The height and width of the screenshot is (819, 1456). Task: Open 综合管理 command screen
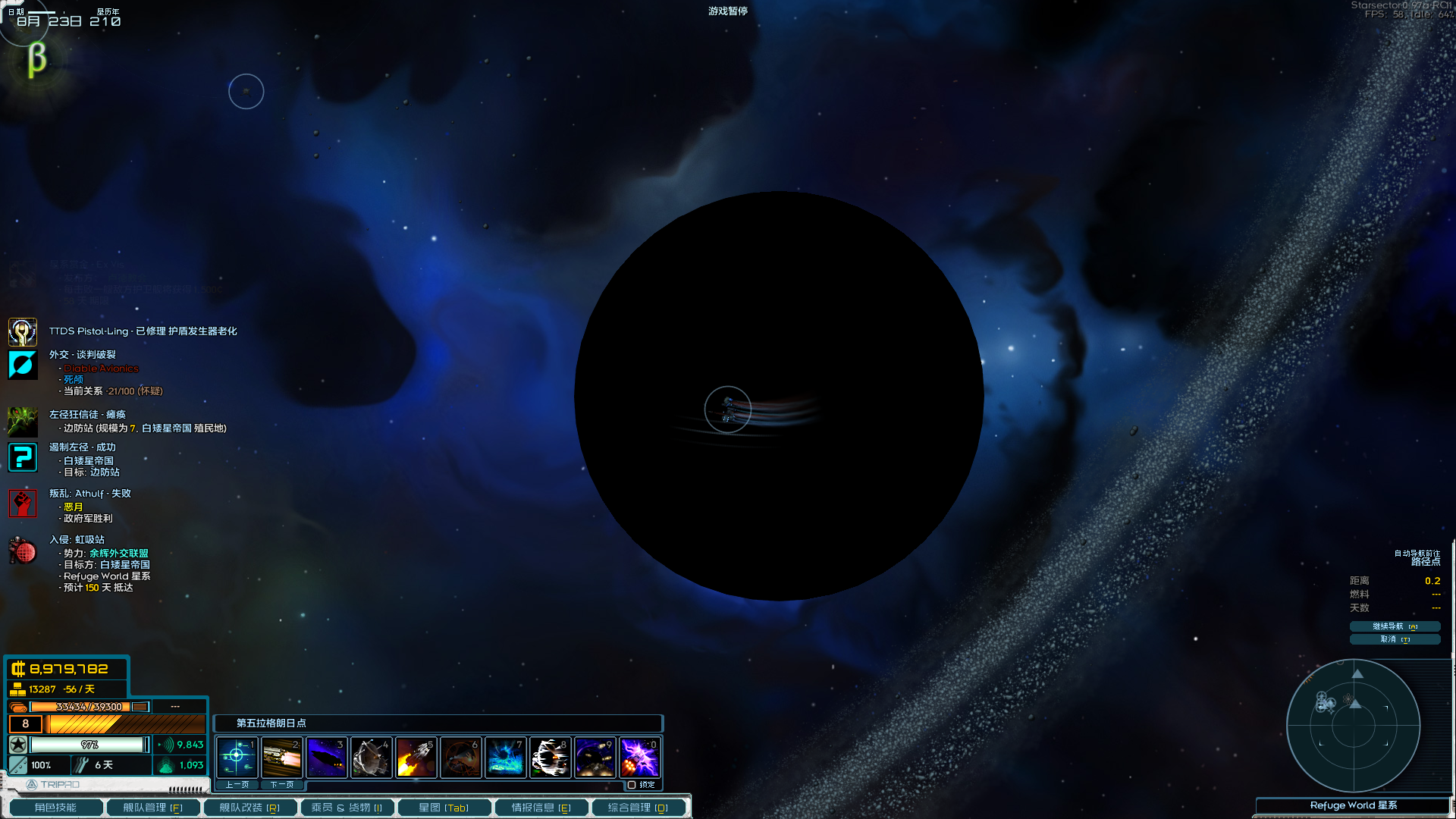pyautogui.click(x=638, y=808)
